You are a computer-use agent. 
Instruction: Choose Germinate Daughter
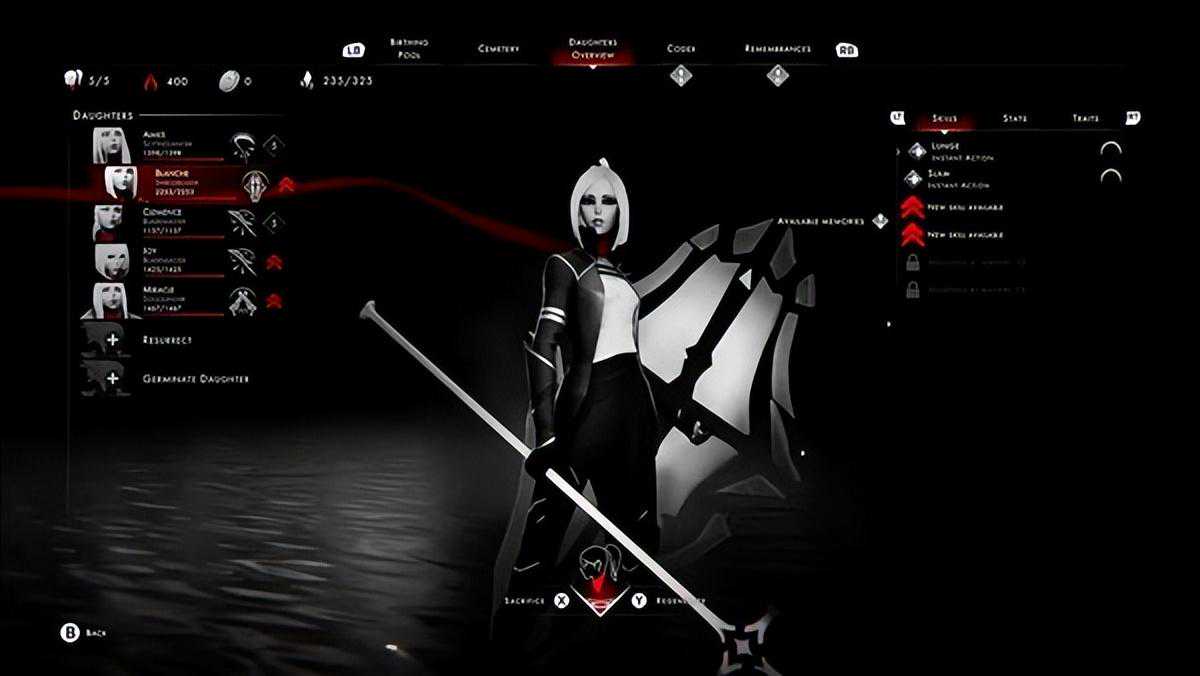coord(180,379)
